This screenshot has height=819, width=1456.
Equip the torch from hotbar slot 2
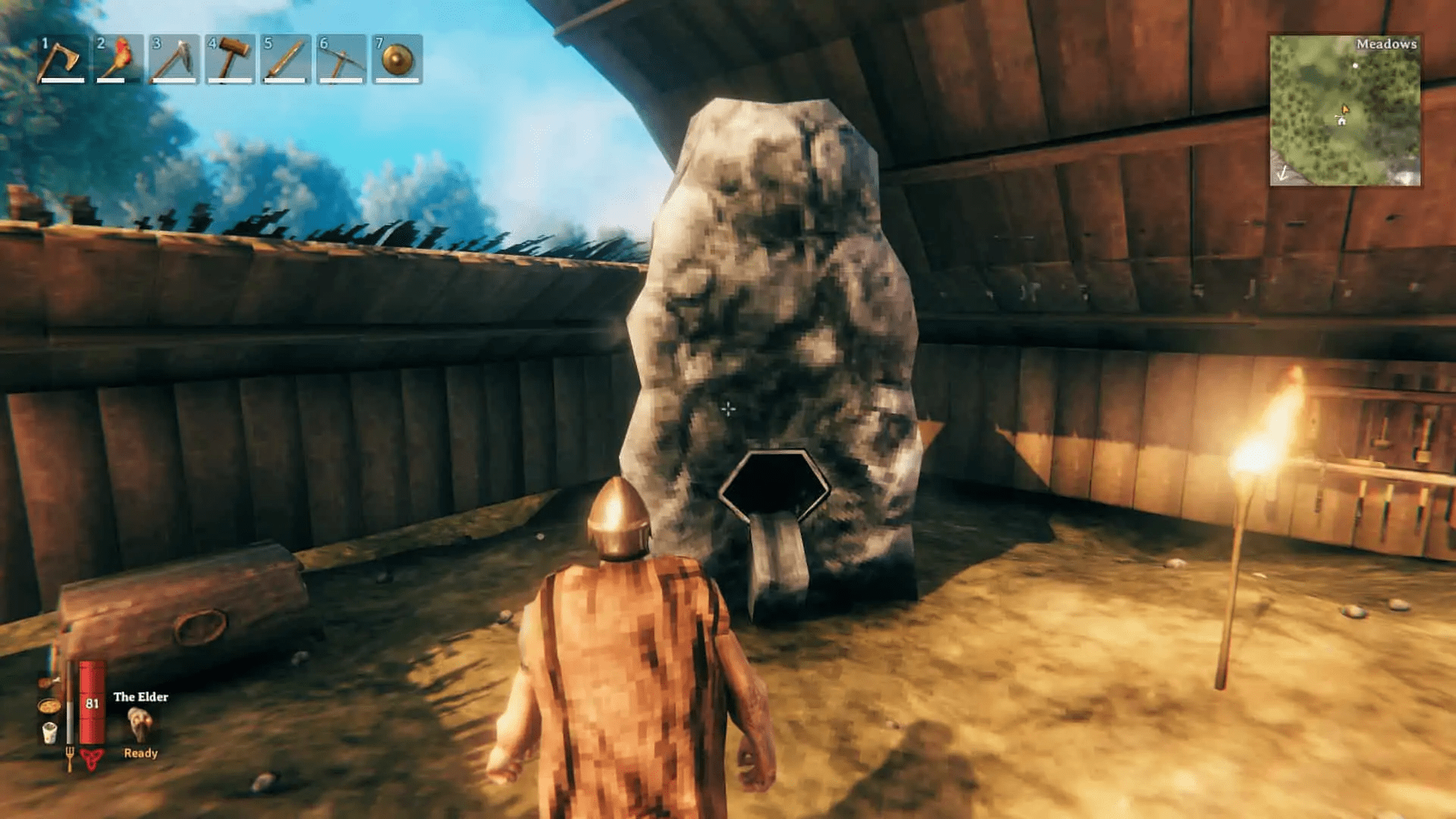pos(120,59)
